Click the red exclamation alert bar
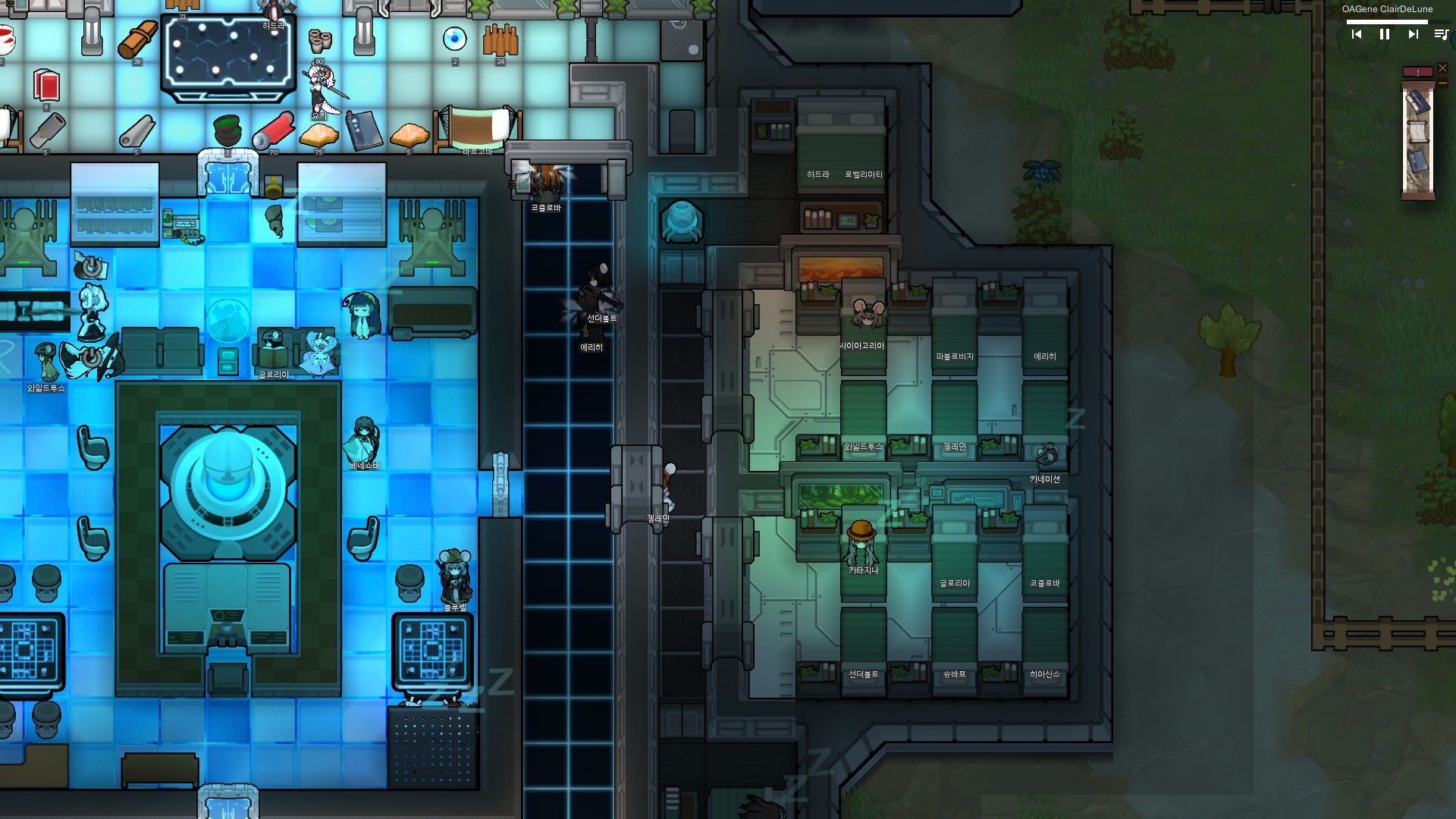Image resolution: width=1456 pixels, height=819 pixels. 1417,72
